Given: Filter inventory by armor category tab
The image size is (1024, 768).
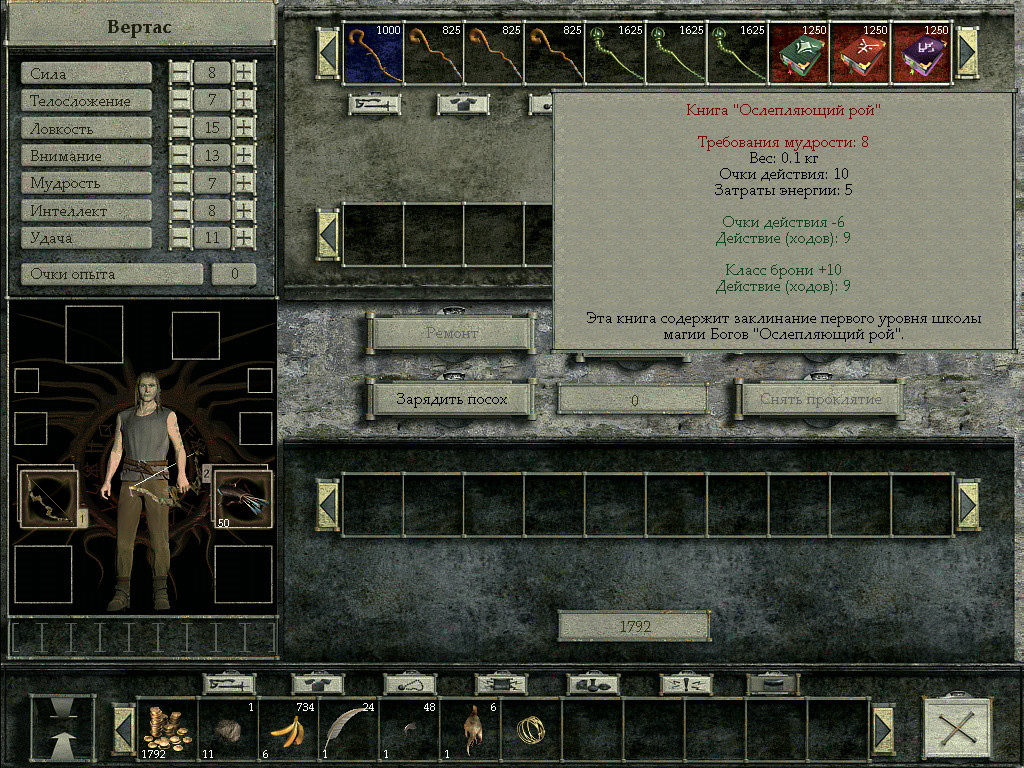Looking at the screenshot, I should [x=318, y=684].
